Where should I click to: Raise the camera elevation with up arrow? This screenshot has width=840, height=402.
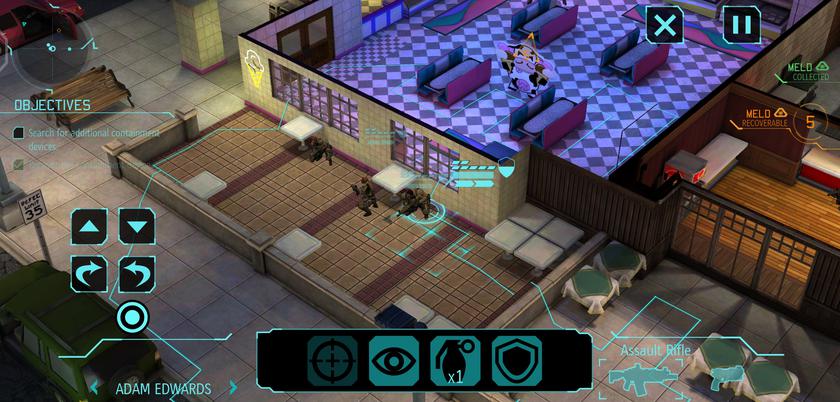90,225
